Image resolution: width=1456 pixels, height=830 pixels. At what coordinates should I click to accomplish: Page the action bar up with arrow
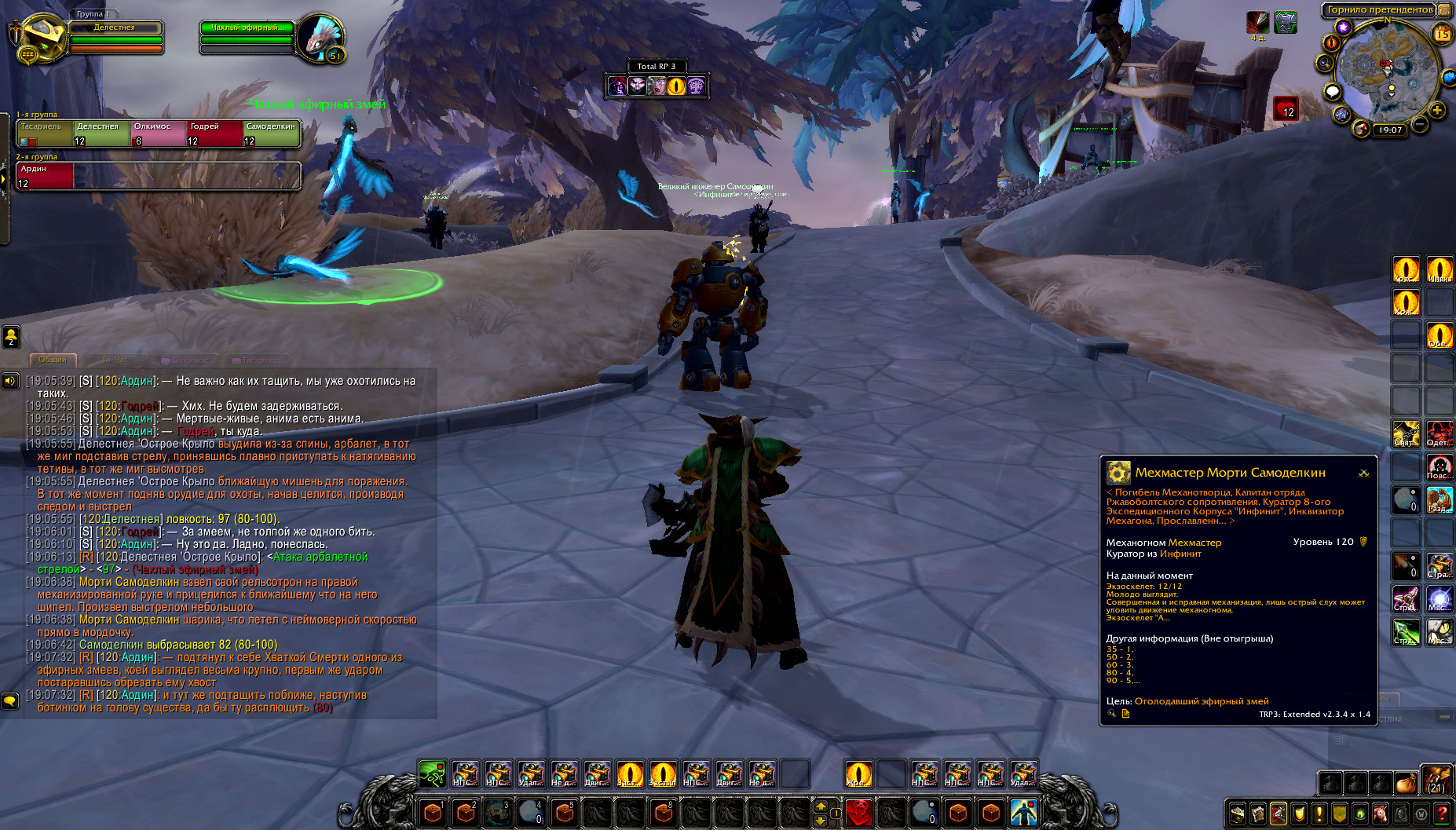coord(821,806)
